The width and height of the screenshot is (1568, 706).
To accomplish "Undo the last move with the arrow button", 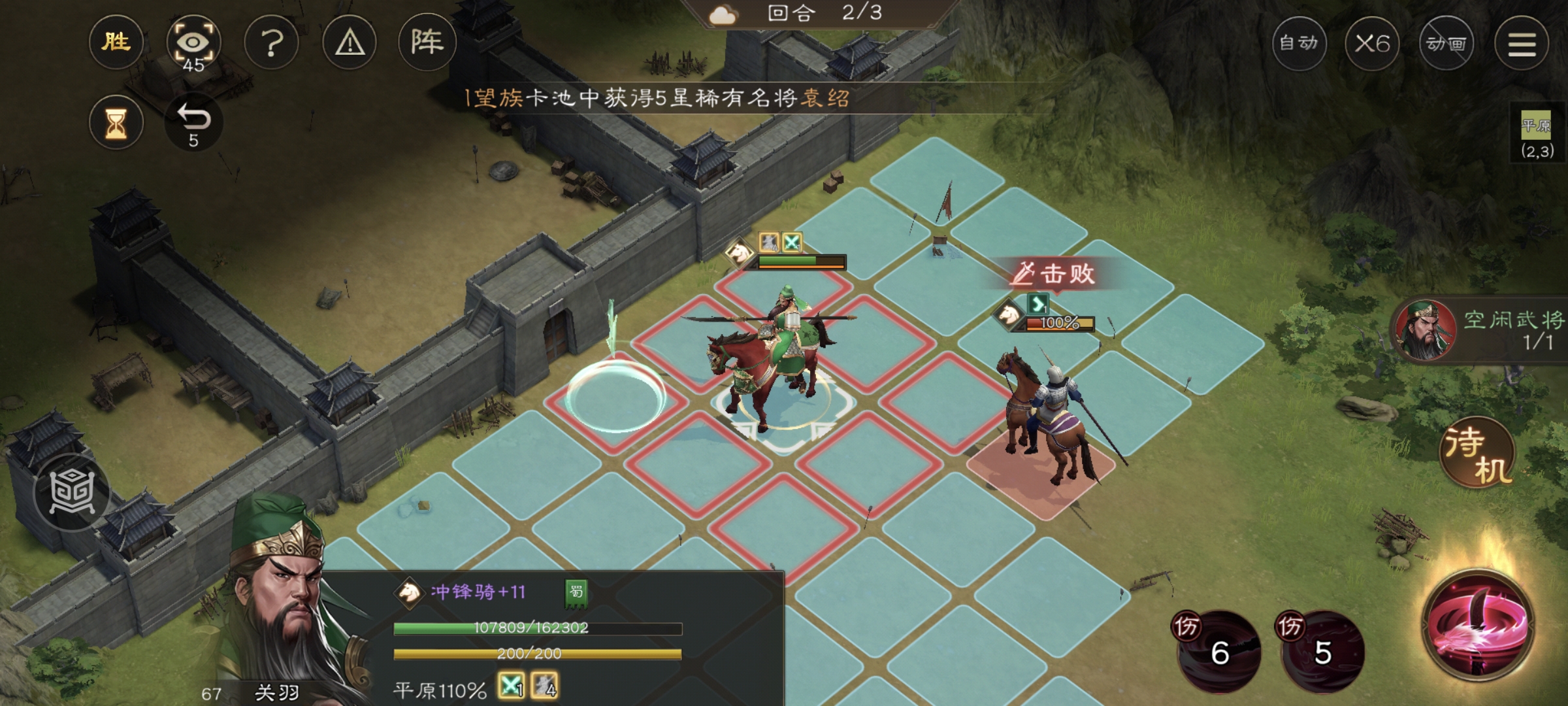I will (193, 122).
